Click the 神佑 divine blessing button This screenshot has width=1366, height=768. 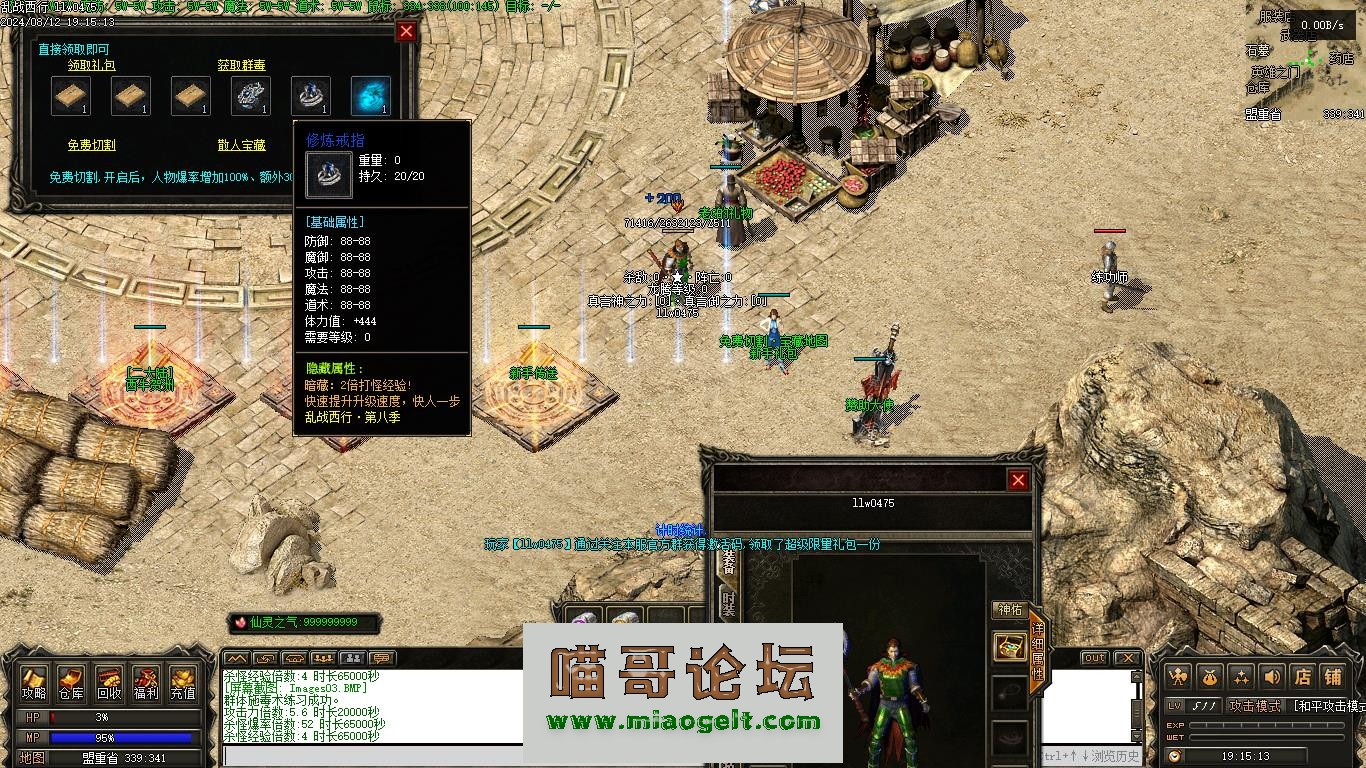pyautogui.click(x=1010, y=610)
